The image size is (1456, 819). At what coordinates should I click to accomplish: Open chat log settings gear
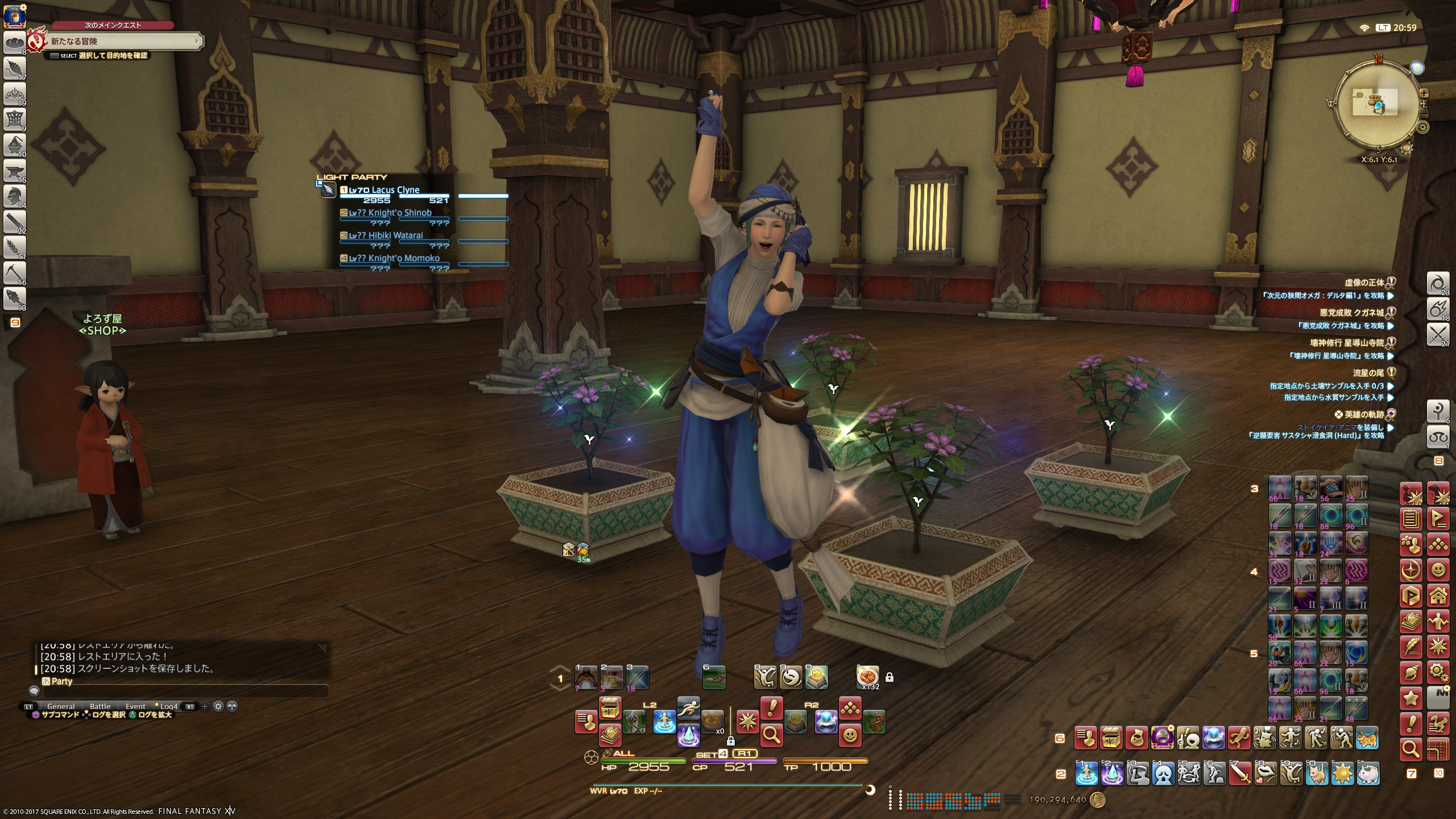point(218,706)
